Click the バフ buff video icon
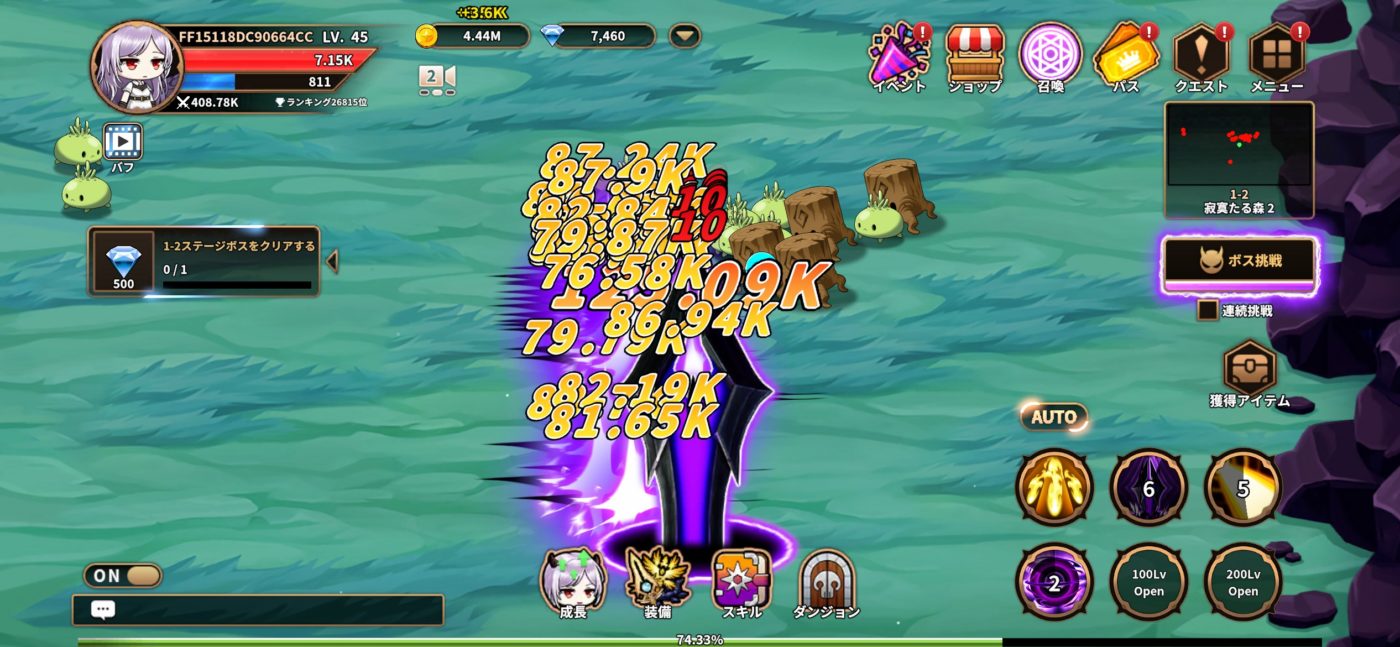Image resolution: width=1400 pixels, height=647 pixels. pyautogui.click(x=123, y=142)
